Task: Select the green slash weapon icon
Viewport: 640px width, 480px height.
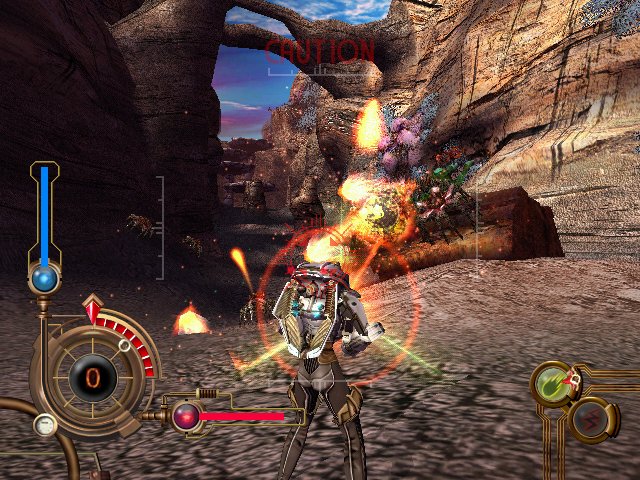Action: point(552,384)
